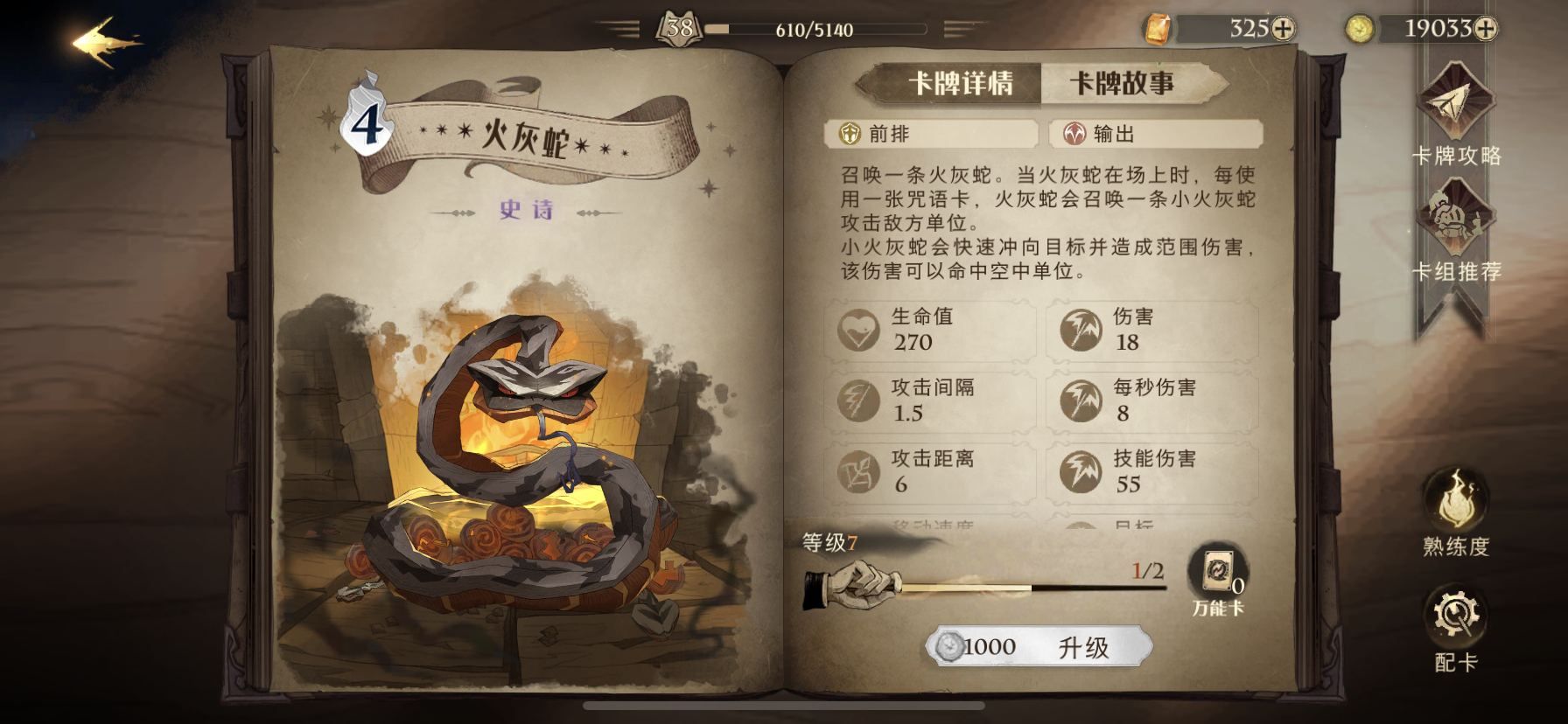Click the 技能伤害 skill damage icon
Screen dimensions: 1568x724
[x=1082, y=472]
